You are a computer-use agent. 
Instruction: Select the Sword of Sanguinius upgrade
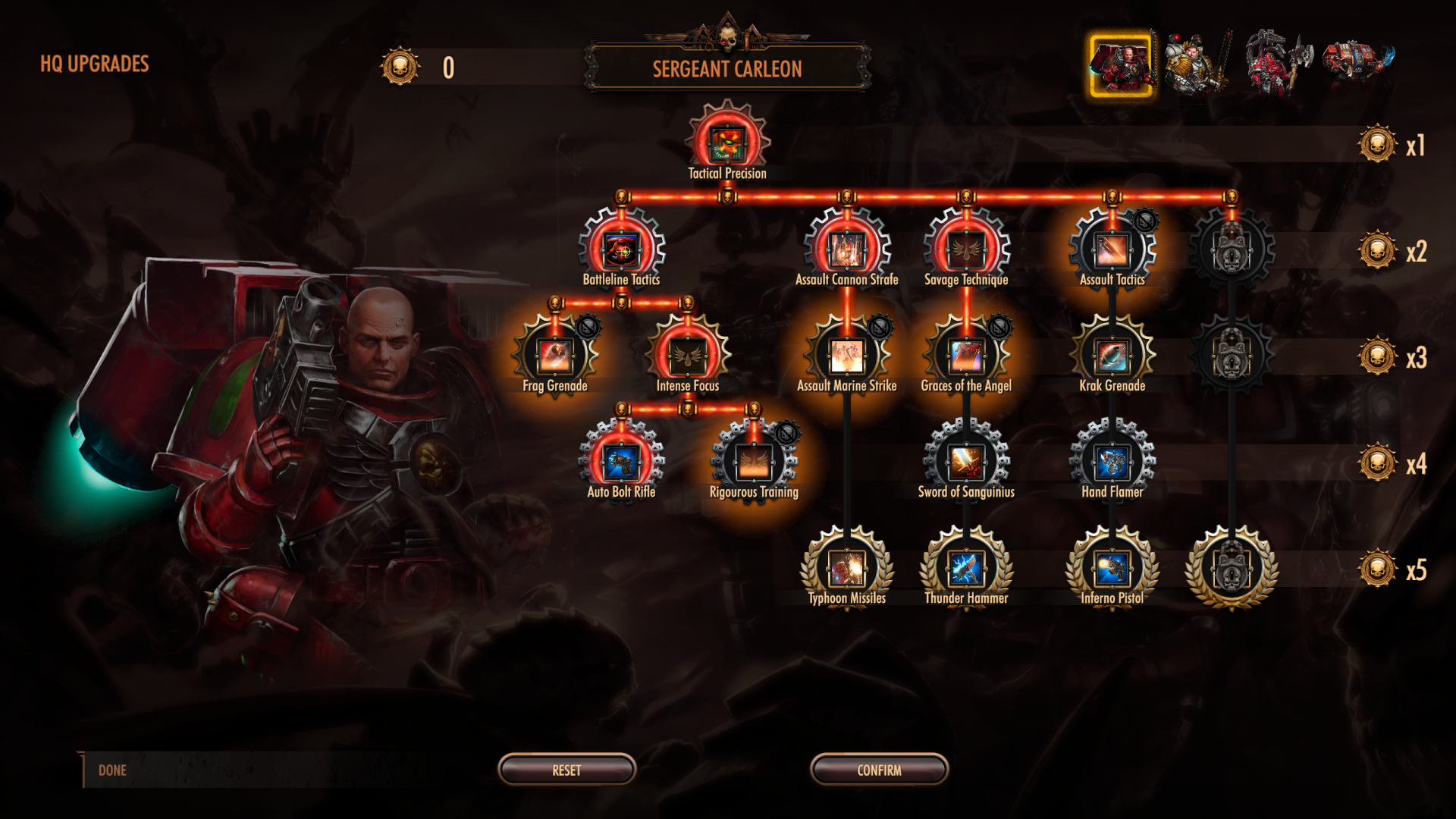point(966,461)
